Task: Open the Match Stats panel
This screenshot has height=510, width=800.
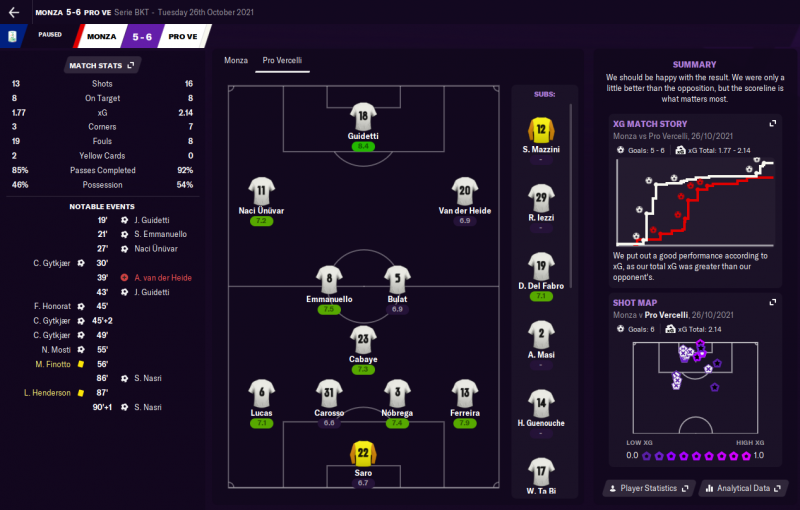Action: (x=102, y=65)
